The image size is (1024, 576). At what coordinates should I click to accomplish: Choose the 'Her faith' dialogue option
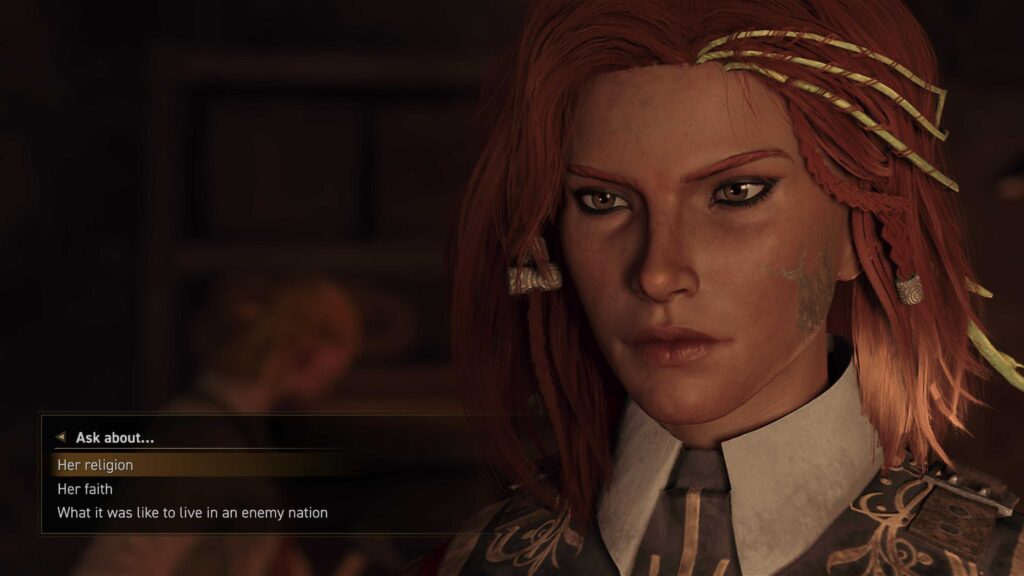(x=85, y=489)
